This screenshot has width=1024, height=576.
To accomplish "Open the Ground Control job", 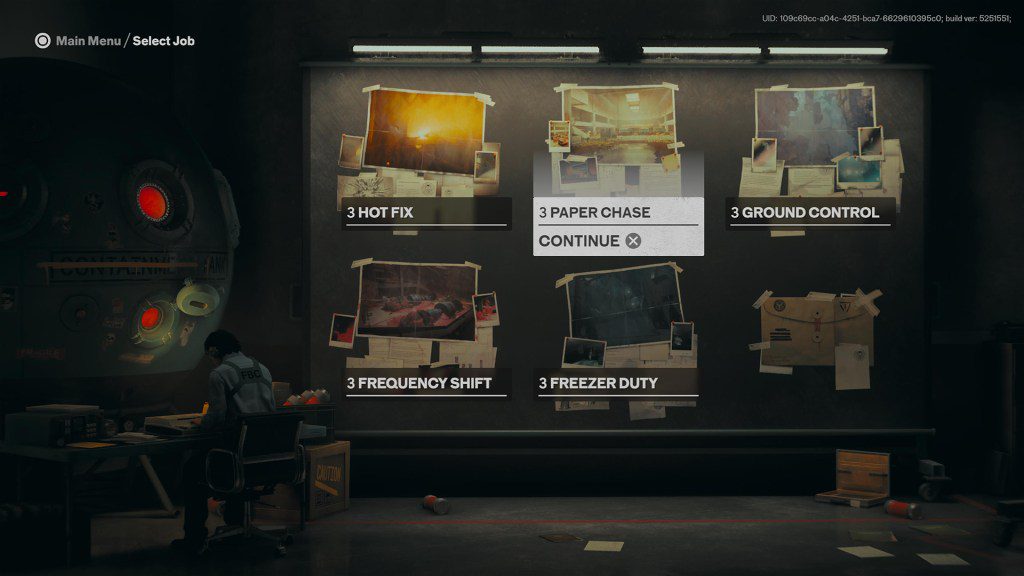I will point(809,212).
